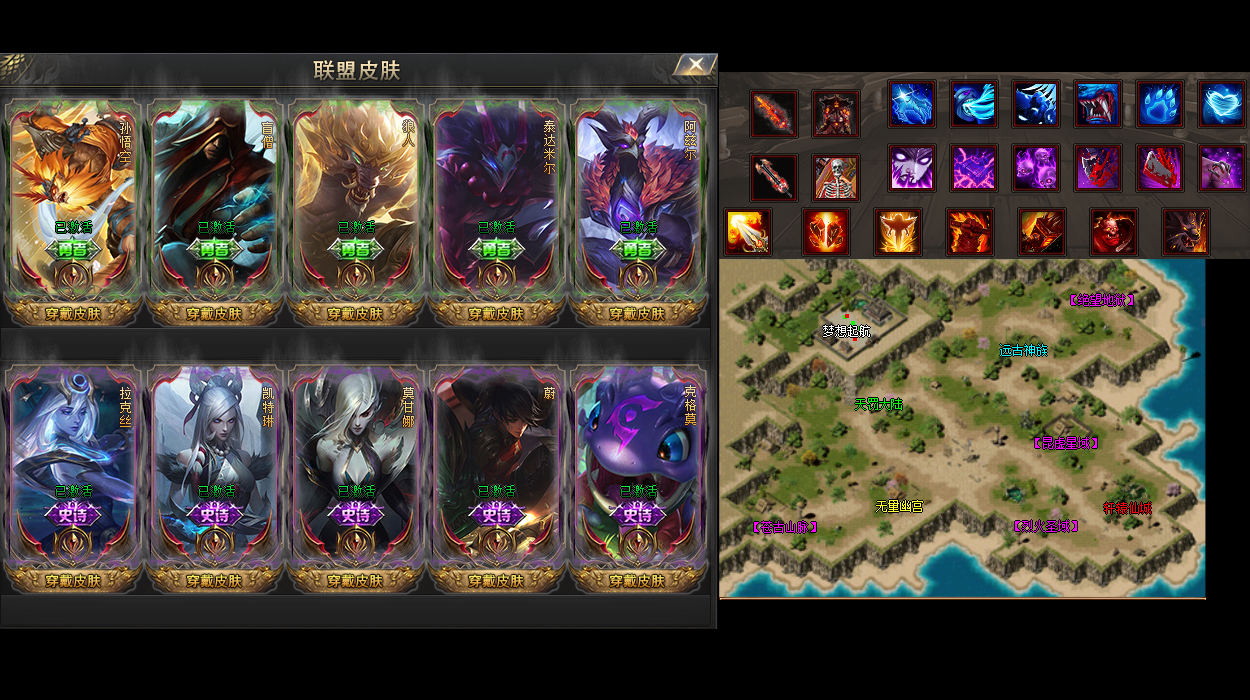Activate the blue fanged jaws skill

click(x=1098, y=104)
